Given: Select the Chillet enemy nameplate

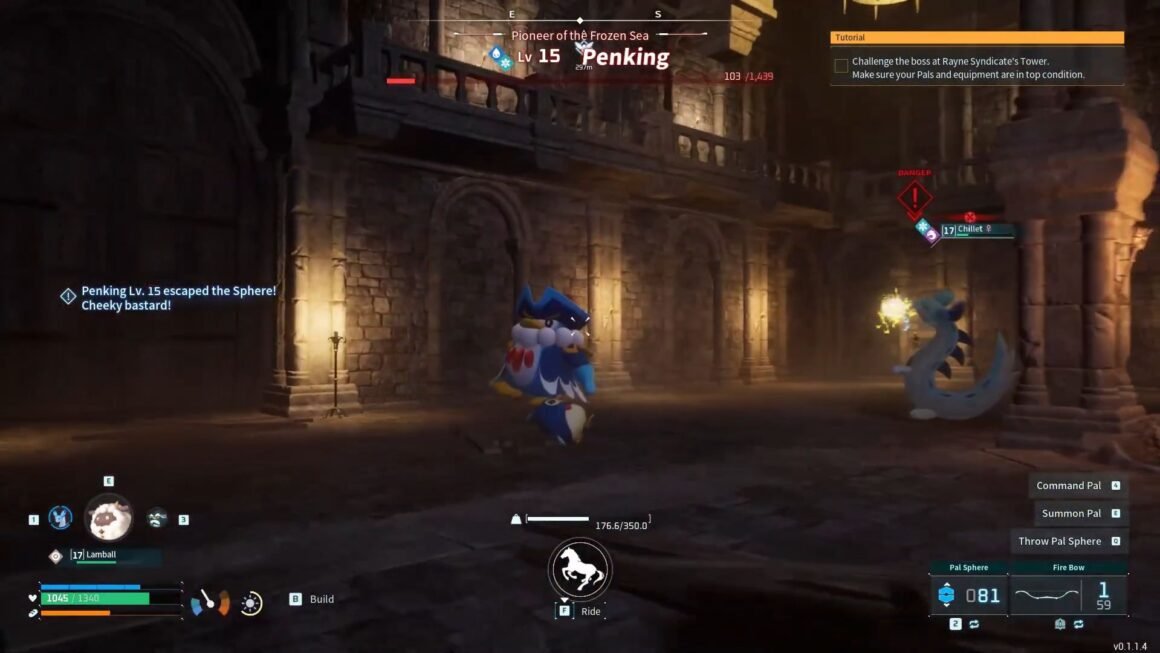Looking at the screenshot, I should click(975, 230).
